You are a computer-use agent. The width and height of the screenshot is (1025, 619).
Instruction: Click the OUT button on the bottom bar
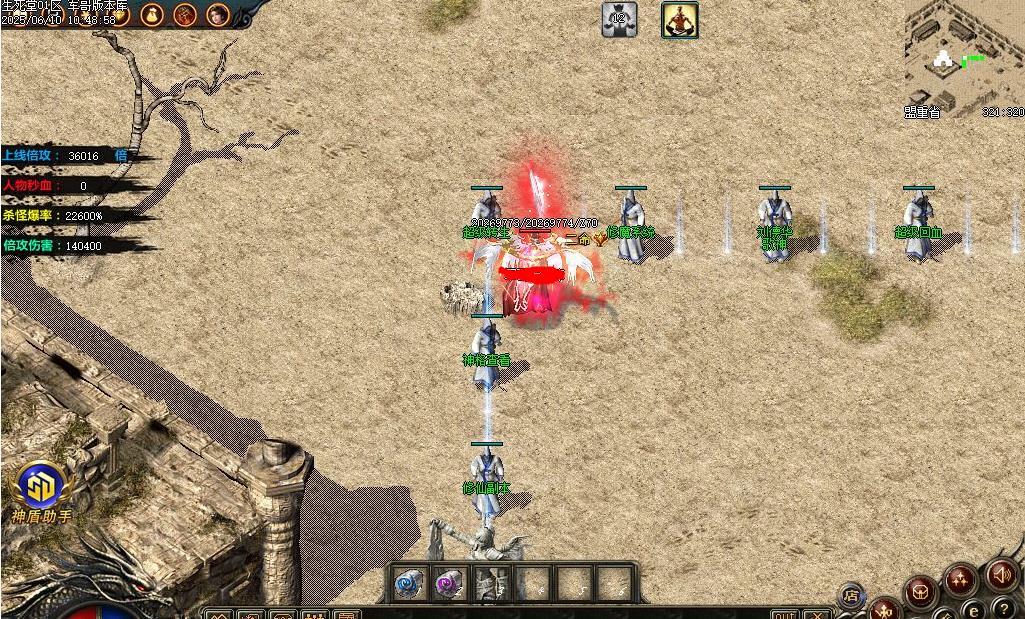coord(785,614)
